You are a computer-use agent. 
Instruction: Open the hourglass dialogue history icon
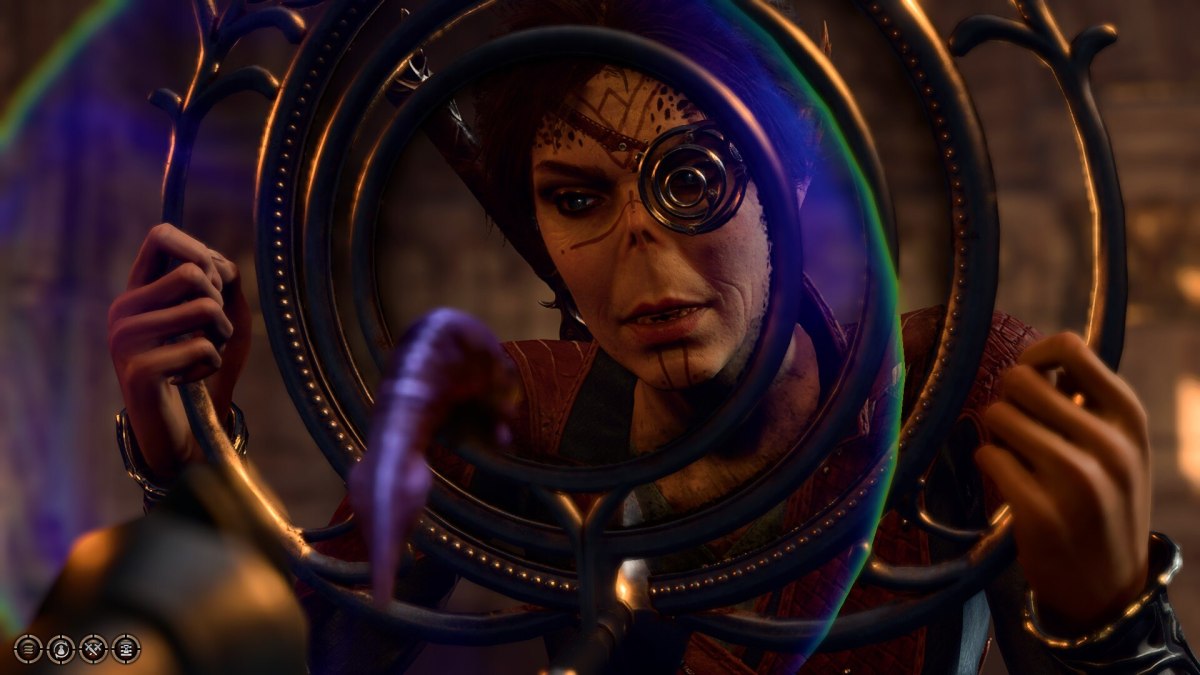pos(126,649)
